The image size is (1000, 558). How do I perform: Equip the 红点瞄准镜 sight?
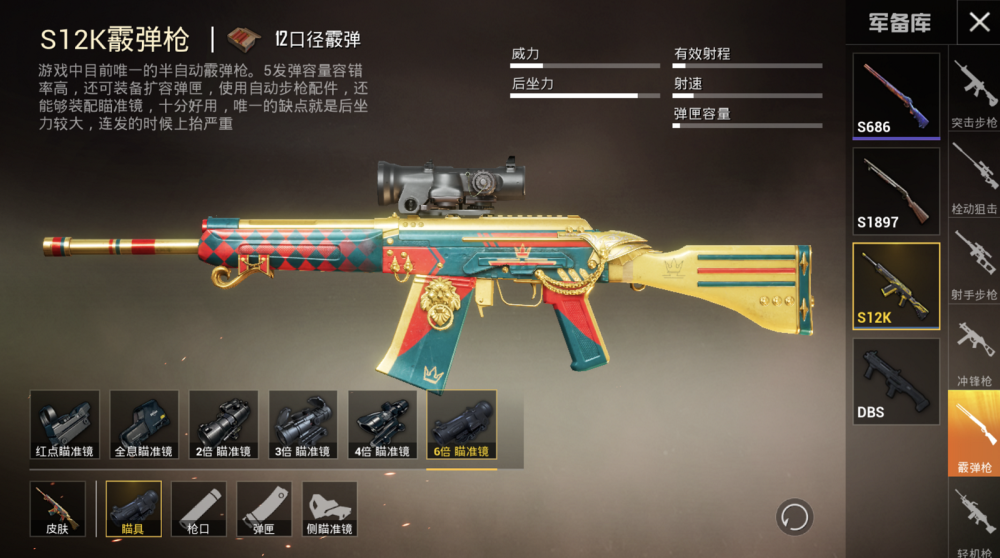coord(64,425)
